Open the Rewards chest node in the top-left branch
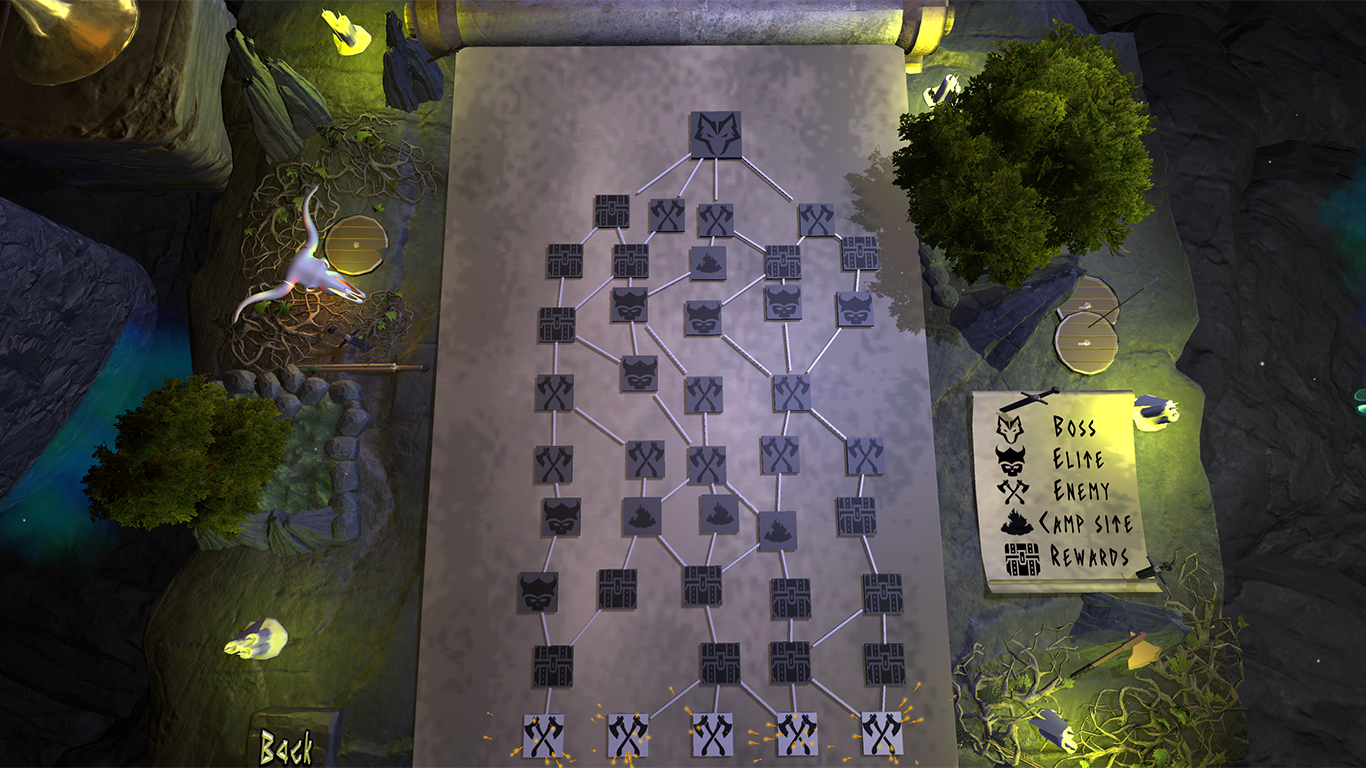The height and width of the screenshot is (768, 1366). [x=610, y=211]
